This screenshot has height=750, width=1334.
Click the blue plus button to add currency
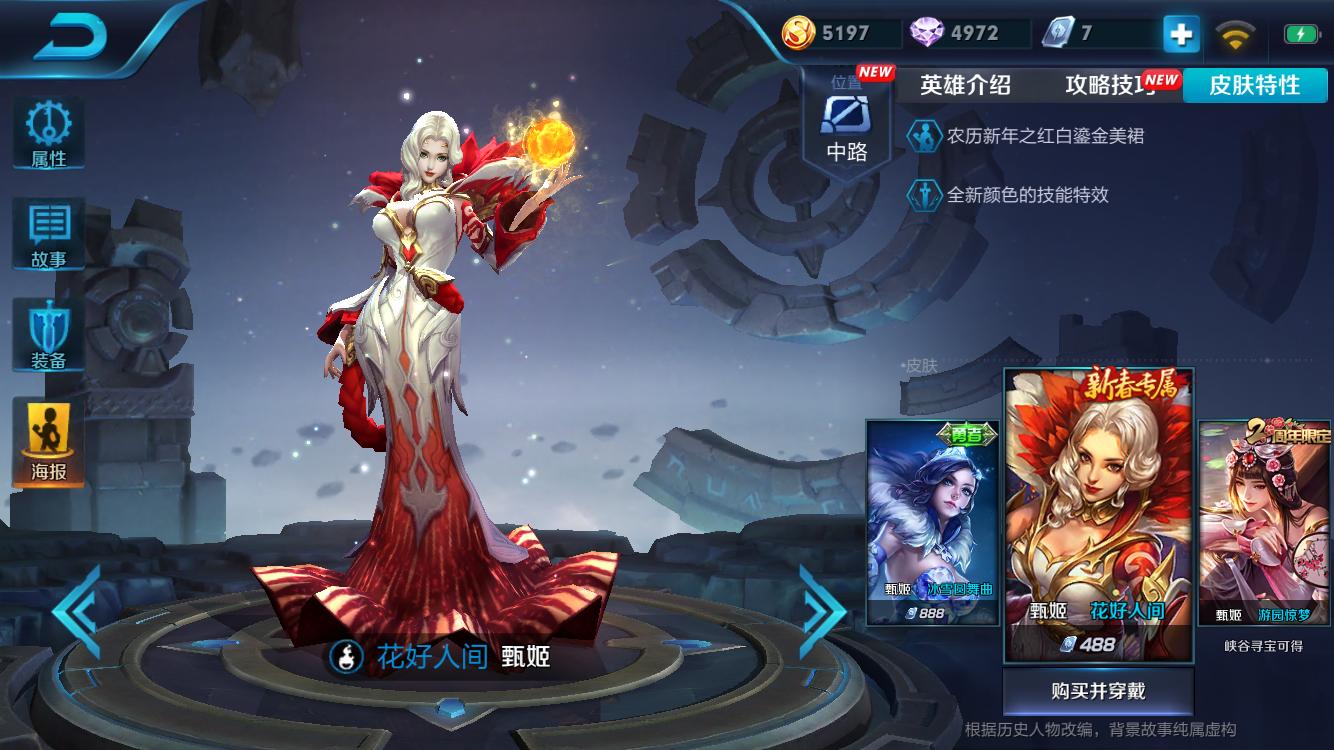pos(1180,33)
